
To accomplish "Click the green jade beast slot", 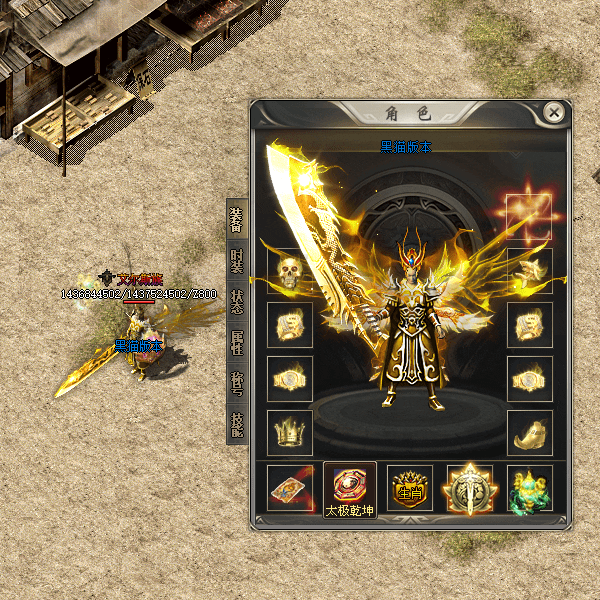I will click(x=529, y=487).
